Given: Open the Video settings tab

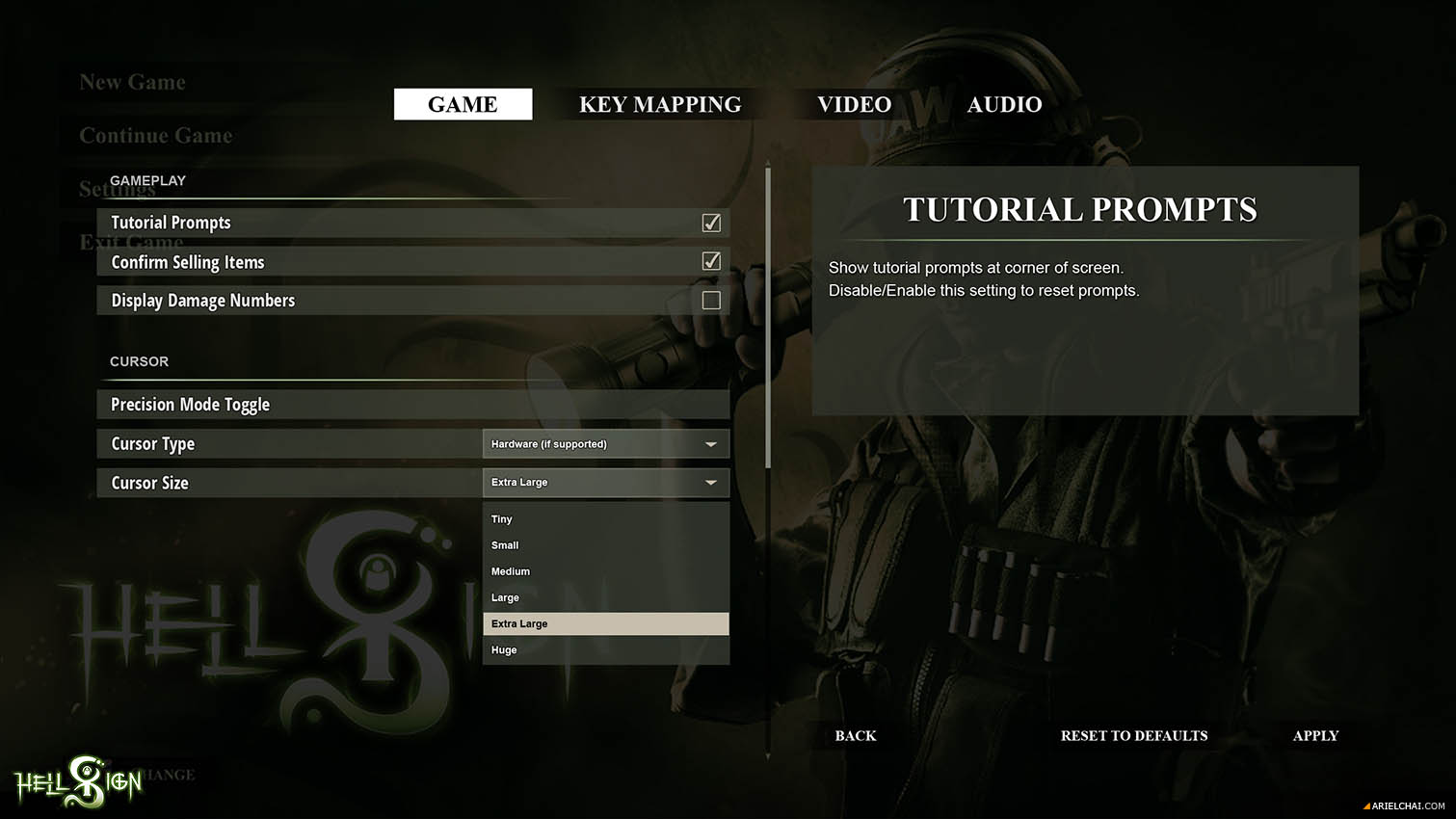Looking at the screenshot, I should (x=854, y=104).
